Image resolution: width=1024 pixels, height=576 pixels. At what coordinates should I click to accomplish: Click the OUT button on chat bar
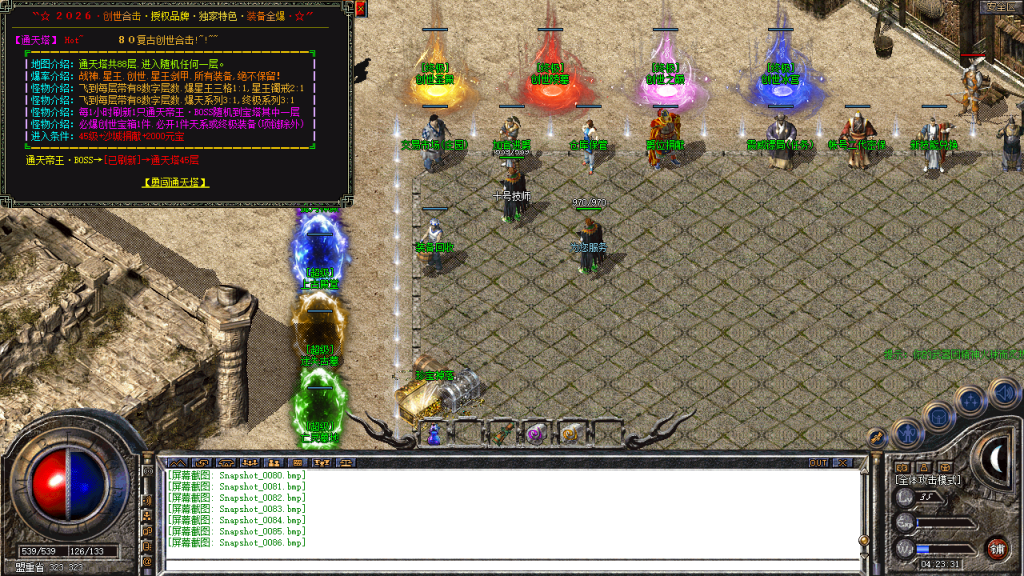click(818, 462)
